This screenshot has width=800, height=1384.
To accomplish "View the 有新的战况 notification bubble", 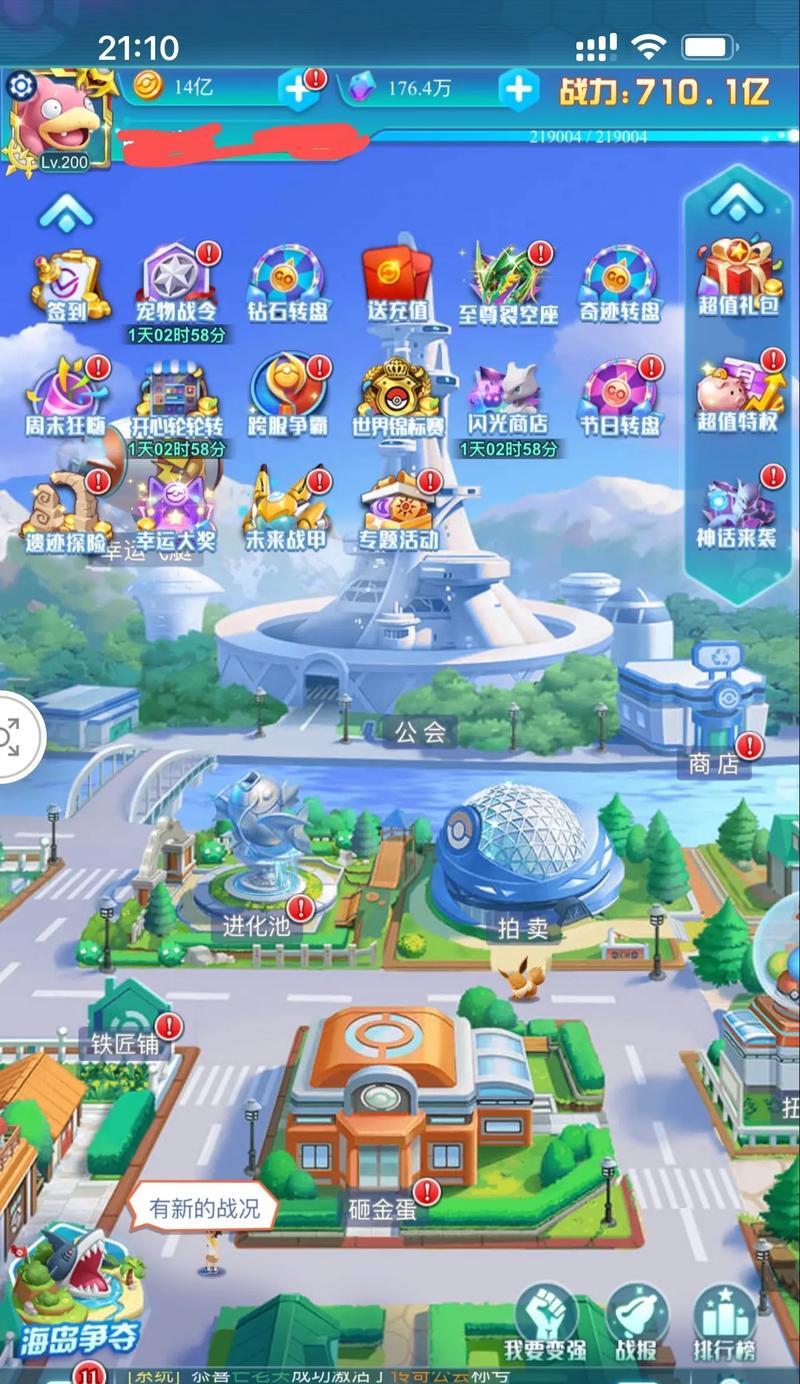I will [204, 1207].
